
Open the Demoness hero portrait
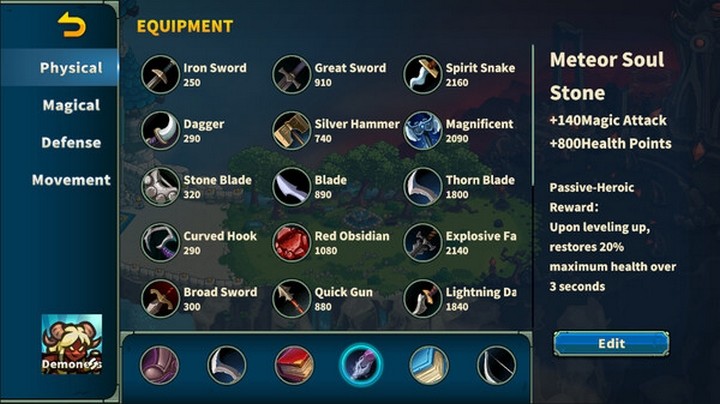click(71, 345)
